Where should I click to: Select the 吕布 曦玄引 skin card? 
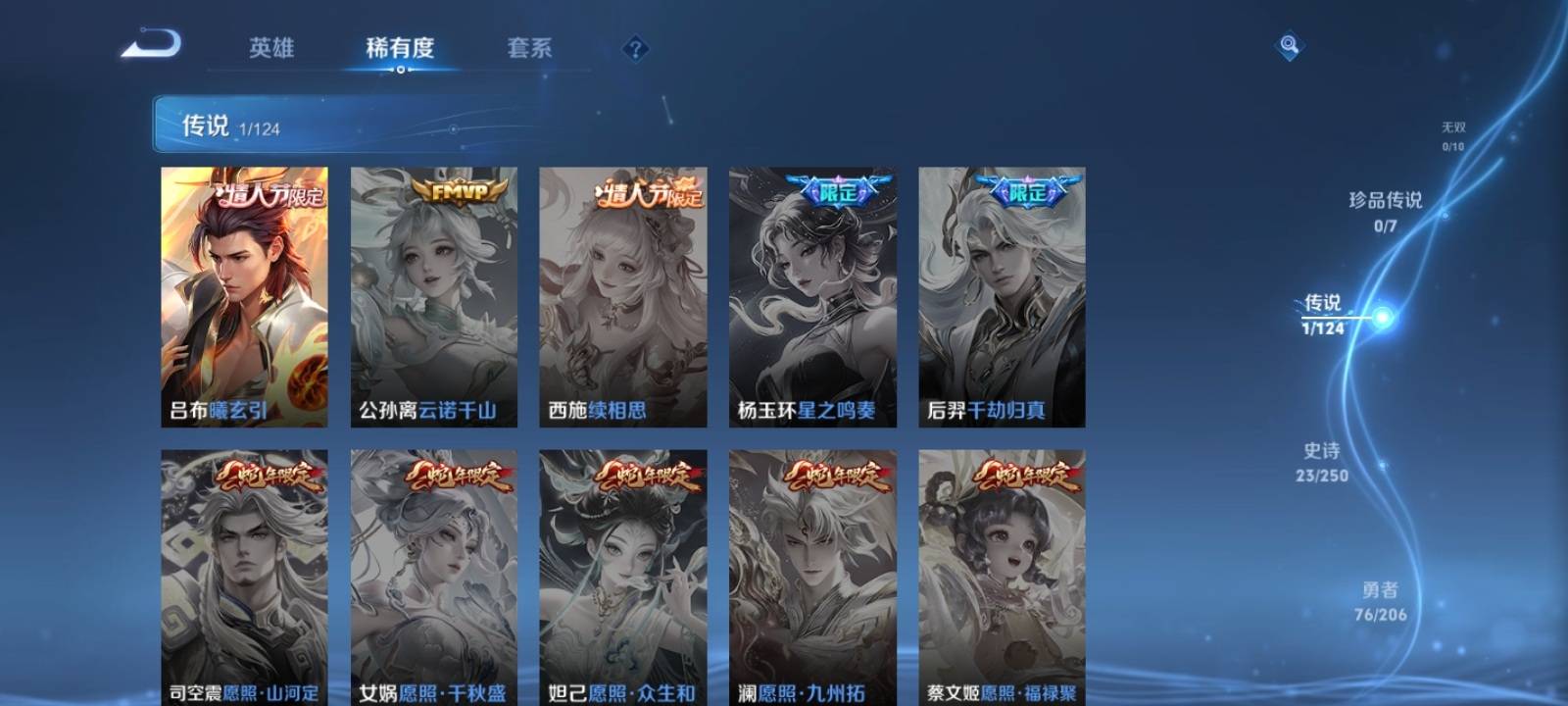pos(244,296)
